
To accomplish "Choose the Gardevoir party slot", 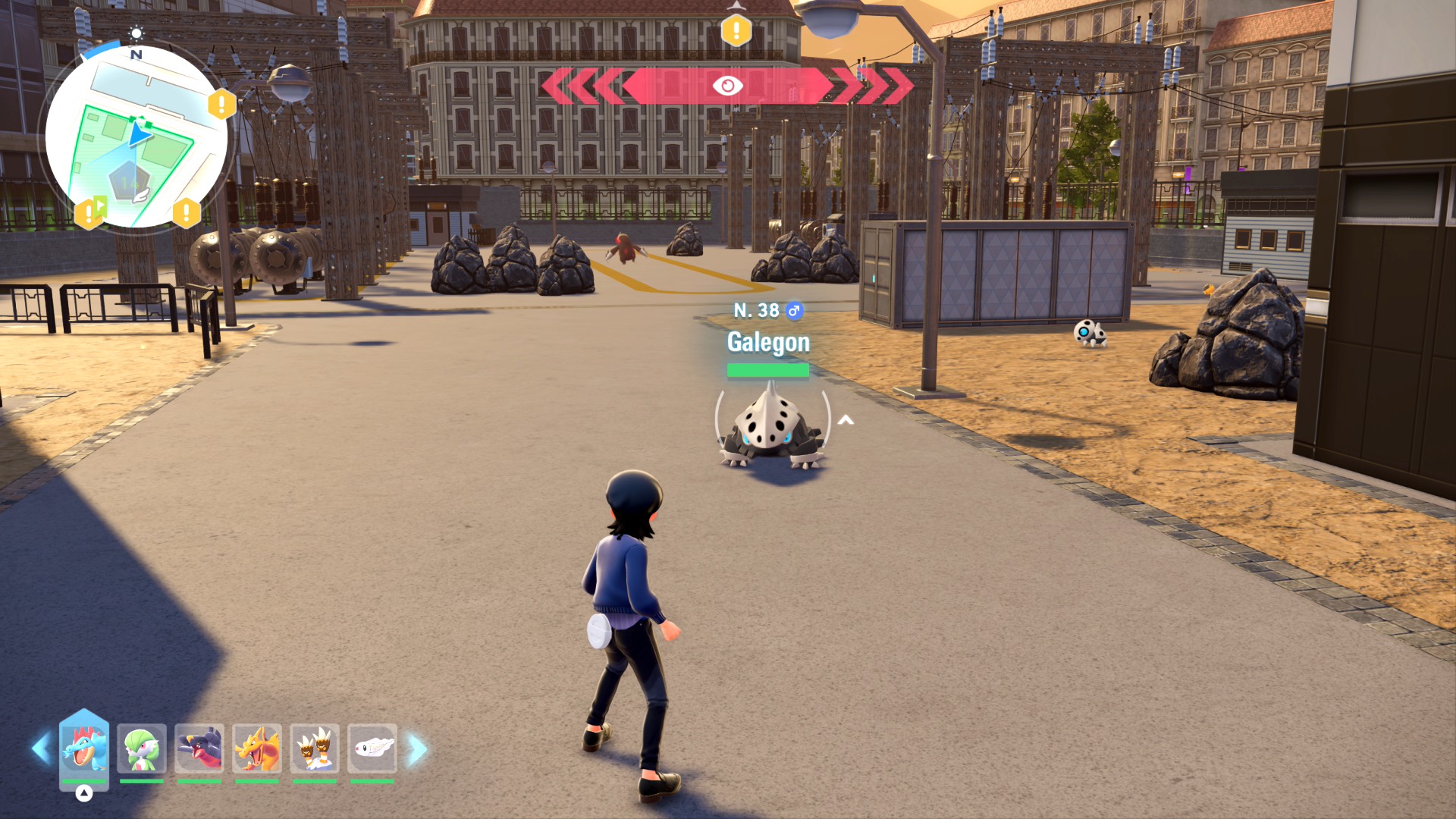I will tap(142, 748).
